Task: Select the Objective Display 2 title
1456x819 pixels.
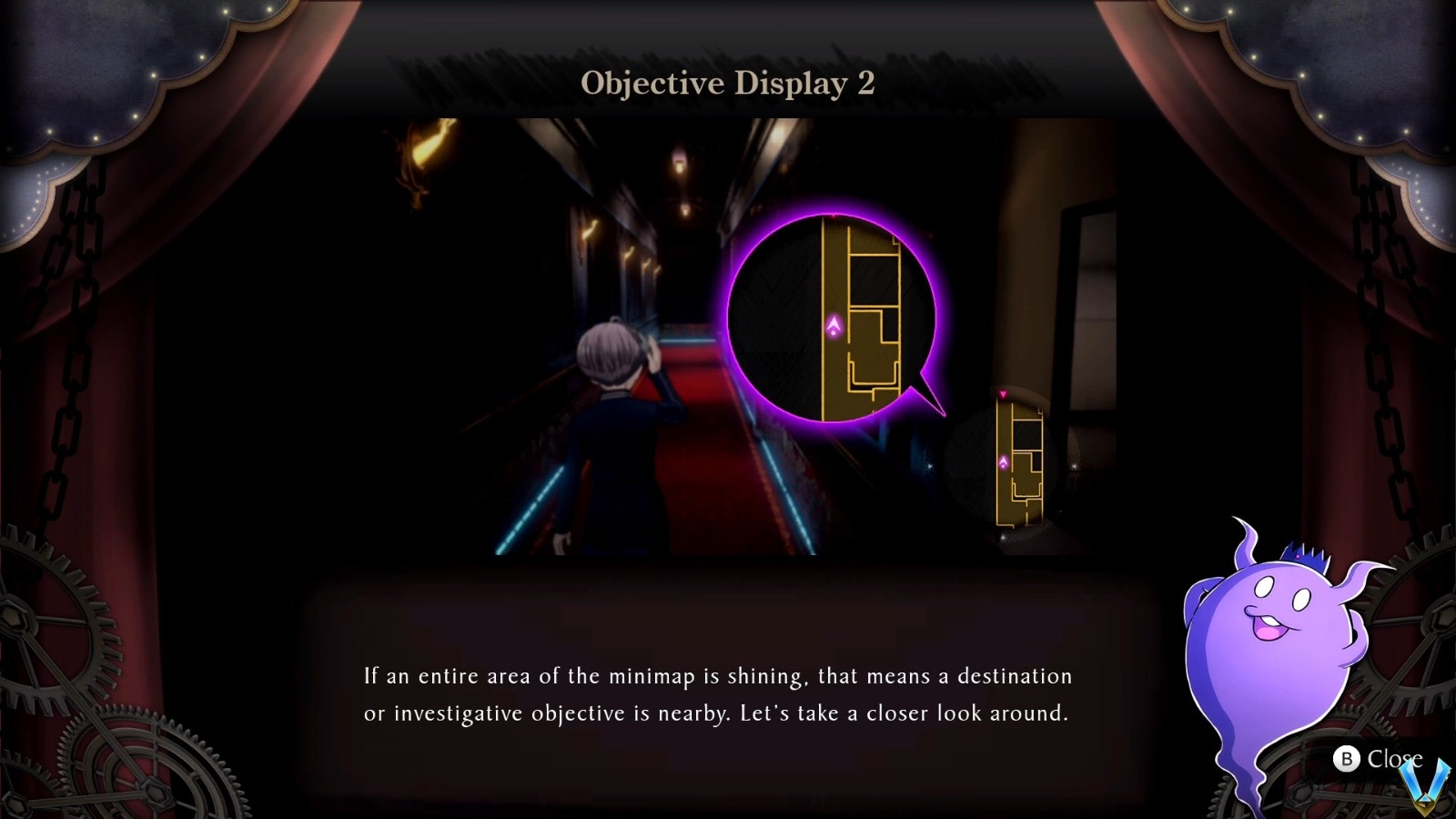Action: 728,84
